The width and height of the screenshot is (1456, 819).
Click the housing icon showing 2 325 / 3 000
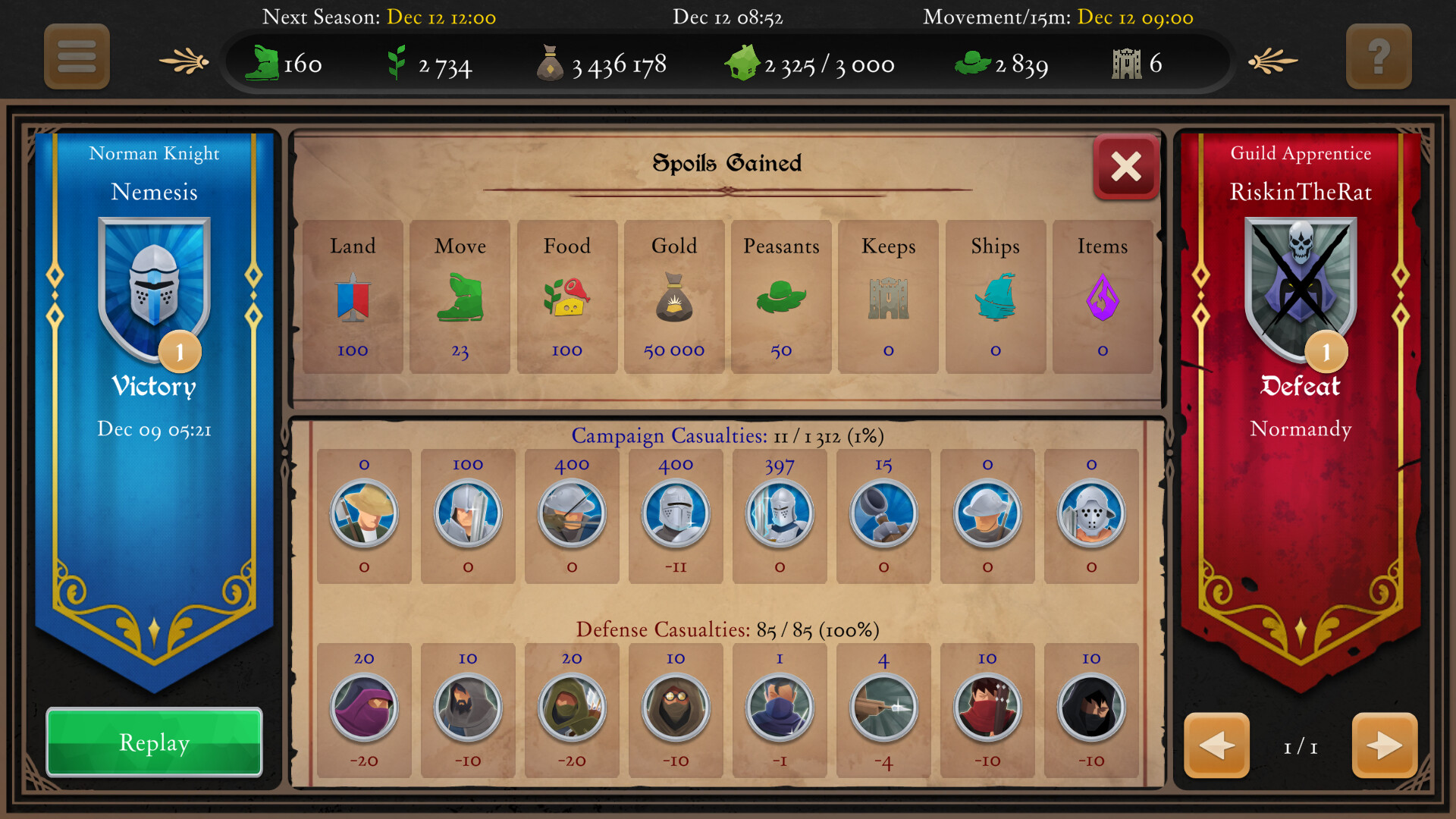(742, 64)
